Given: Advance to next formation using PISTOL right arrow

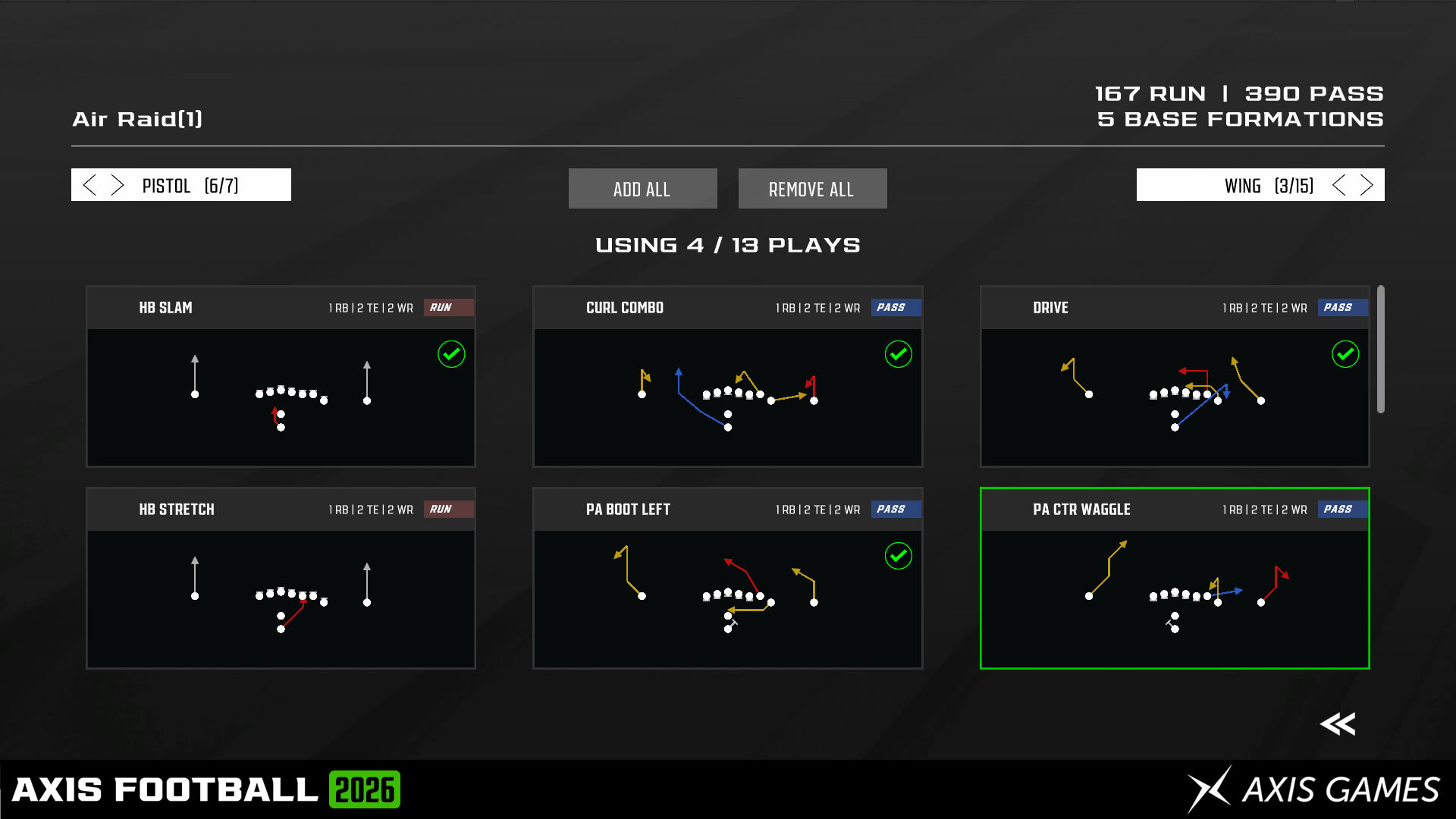Looking at the screenshot, I should click(118, 184).
